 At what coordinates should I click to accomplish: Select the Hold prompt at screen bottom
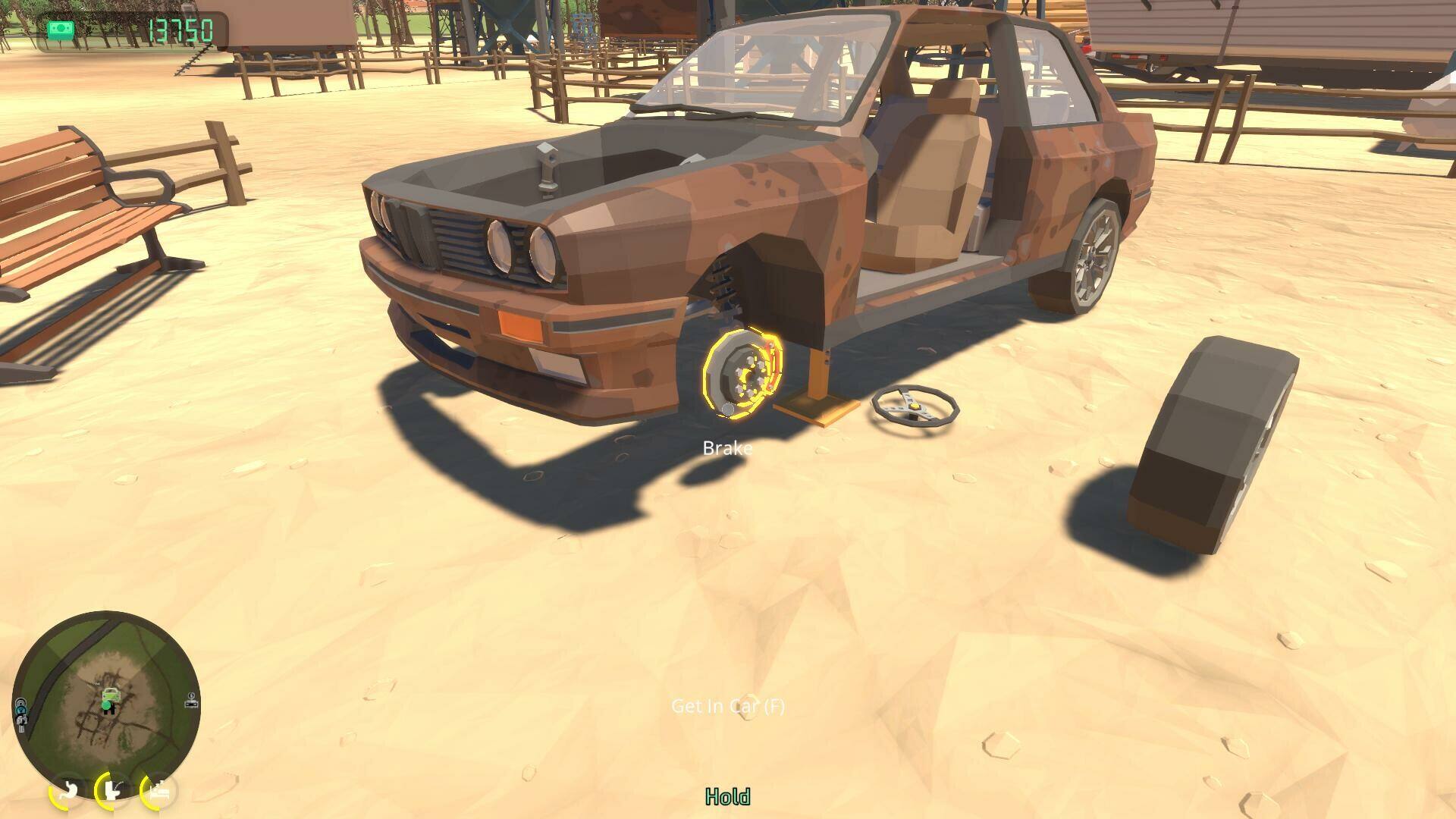point(728,797)
